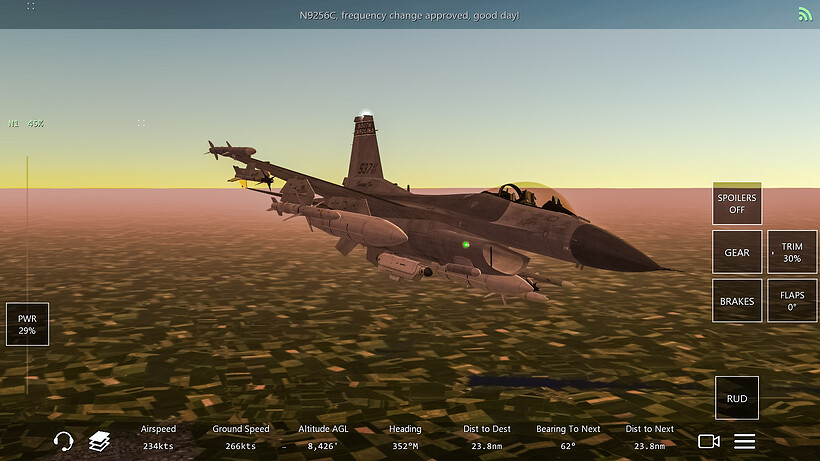Switch views with the camera icon
This screenshot has width=820, height=461.
click(709, 441)
